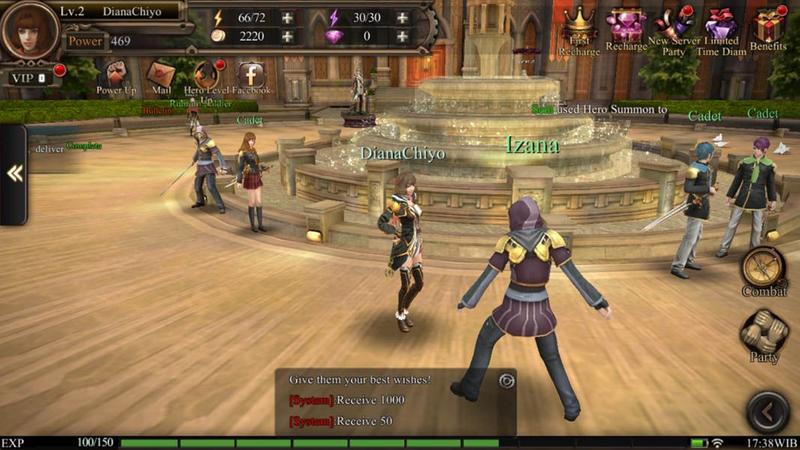Open the Facebook link icon
The height and width of the screenshot is (450, 800).
(x=251, y=75)
